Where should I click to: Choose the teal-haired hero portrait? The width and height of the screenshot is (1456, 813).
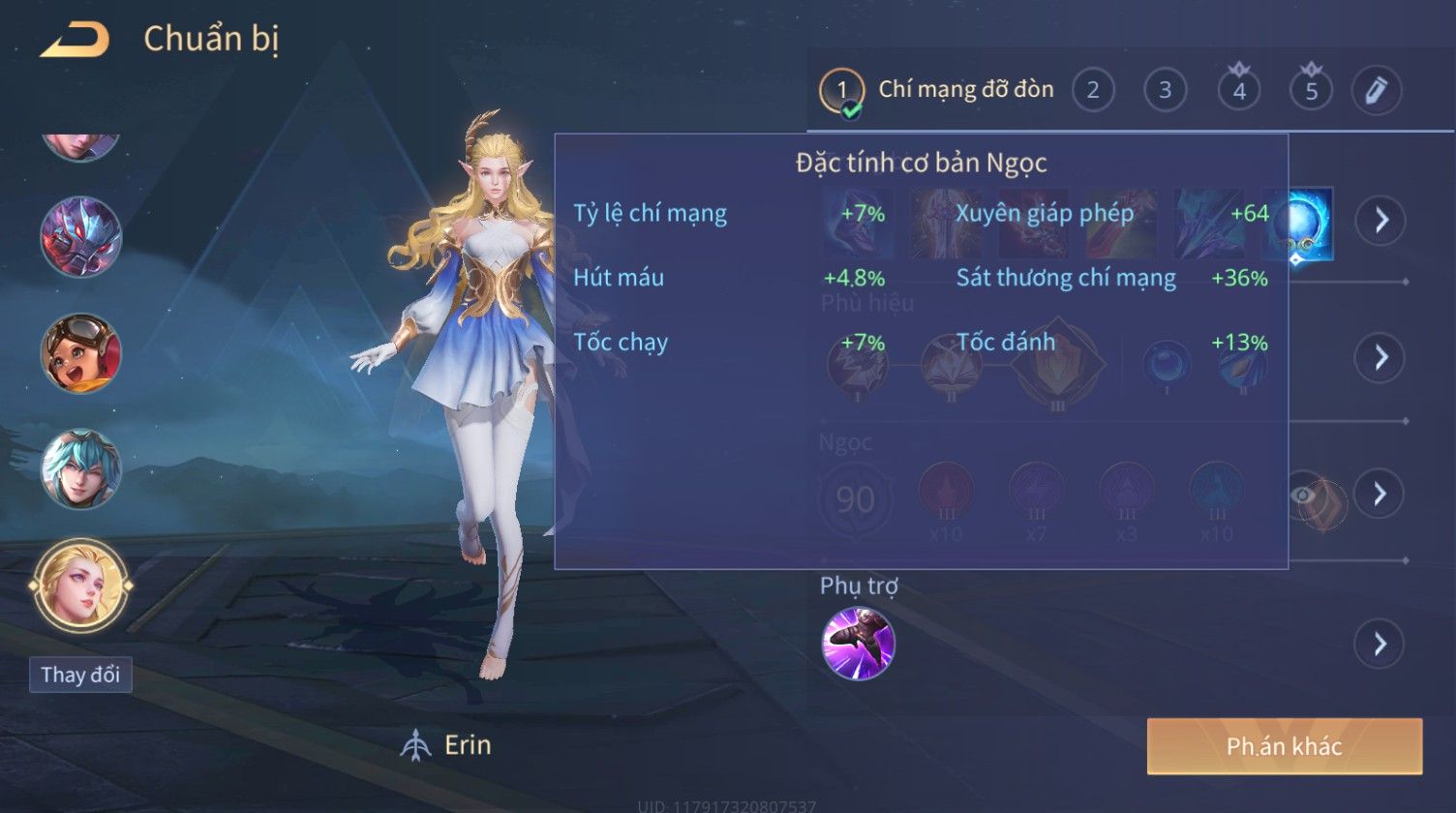pyautogui.click(x=80, y=470)
